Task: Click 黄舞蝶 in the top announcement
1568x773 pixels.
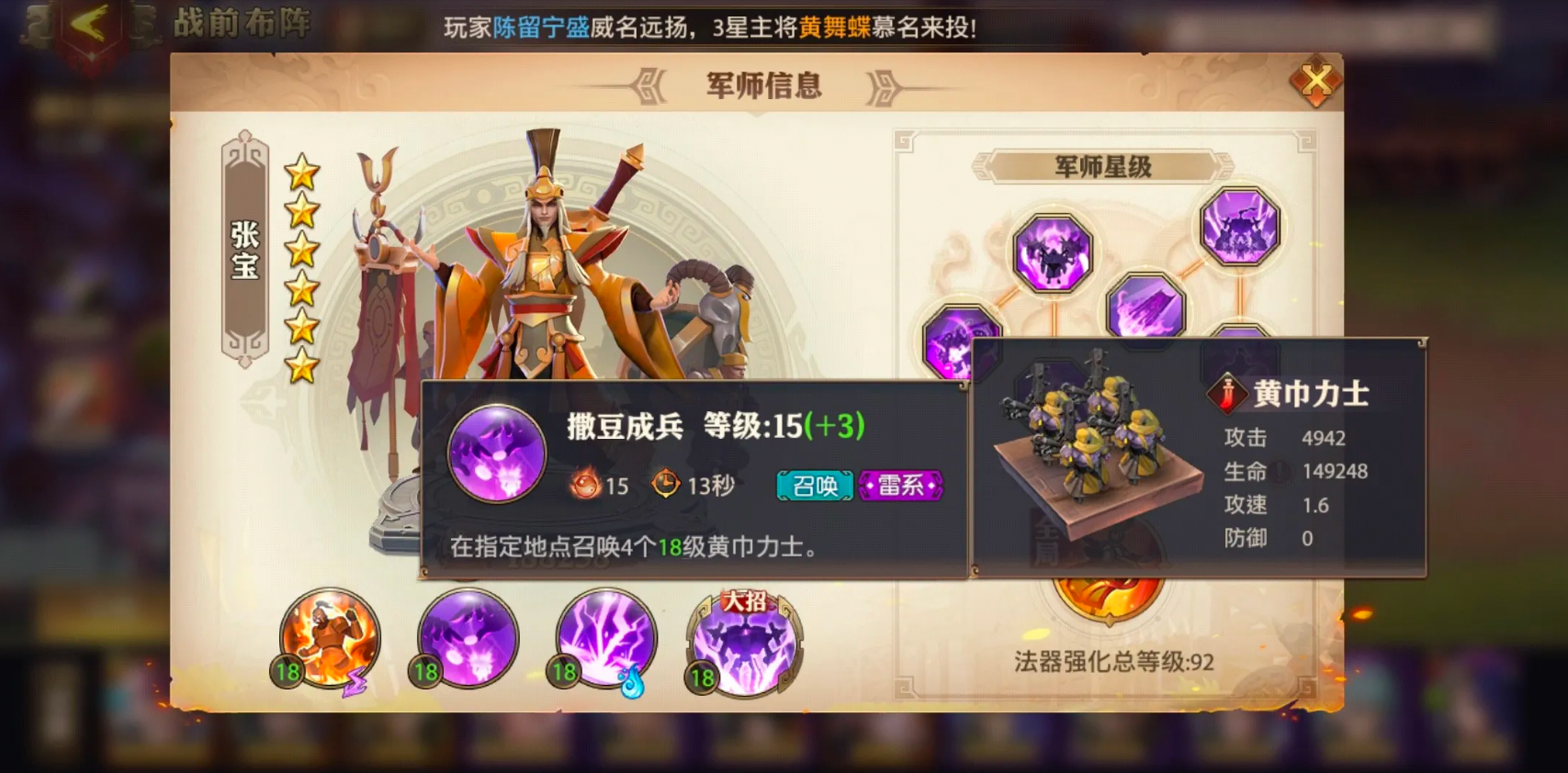Action: (833, 28)
